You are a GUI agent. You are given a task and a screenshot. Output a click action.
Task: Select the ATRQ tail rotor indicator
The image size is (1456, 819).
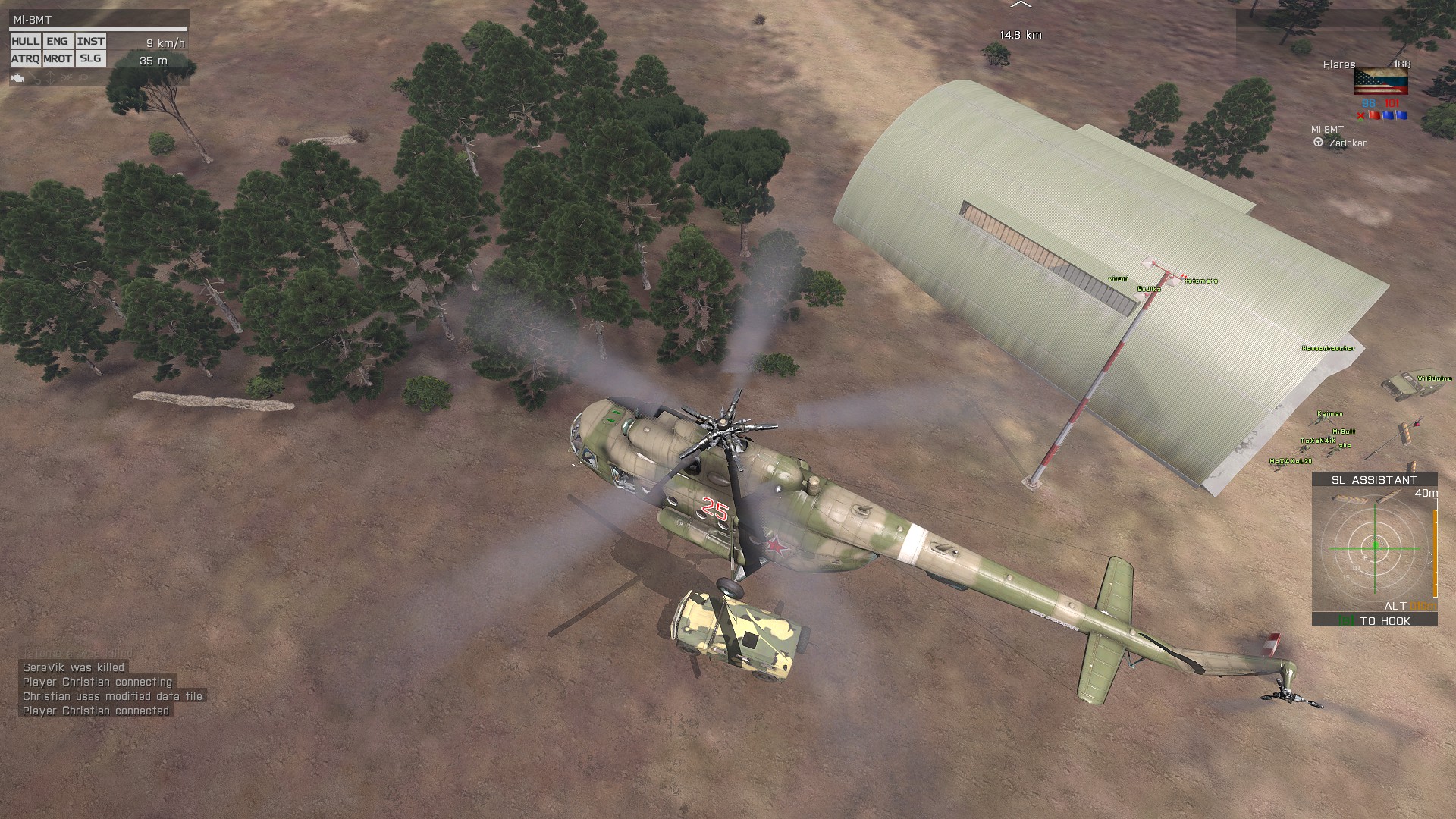[x=26, y=58]
